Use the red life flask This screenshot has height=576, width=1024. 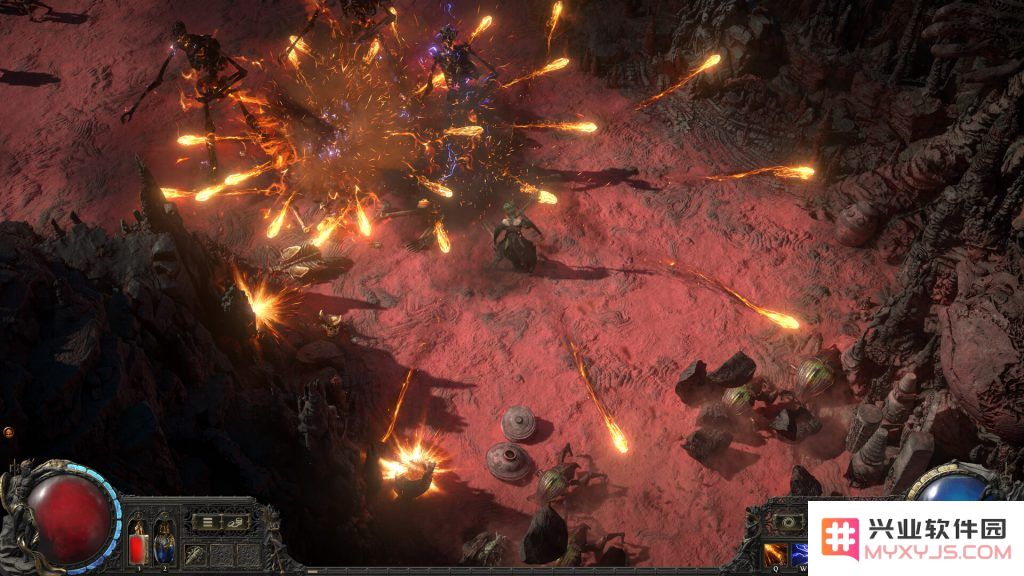pos(138,542)
